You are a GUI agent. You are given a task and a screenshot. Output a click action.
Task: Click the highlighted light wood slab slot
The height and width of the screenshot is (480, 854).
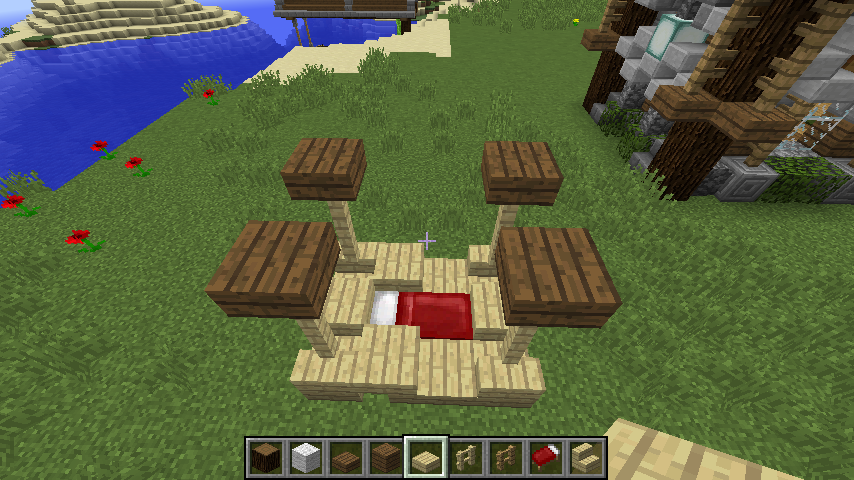tap(426, 458)
